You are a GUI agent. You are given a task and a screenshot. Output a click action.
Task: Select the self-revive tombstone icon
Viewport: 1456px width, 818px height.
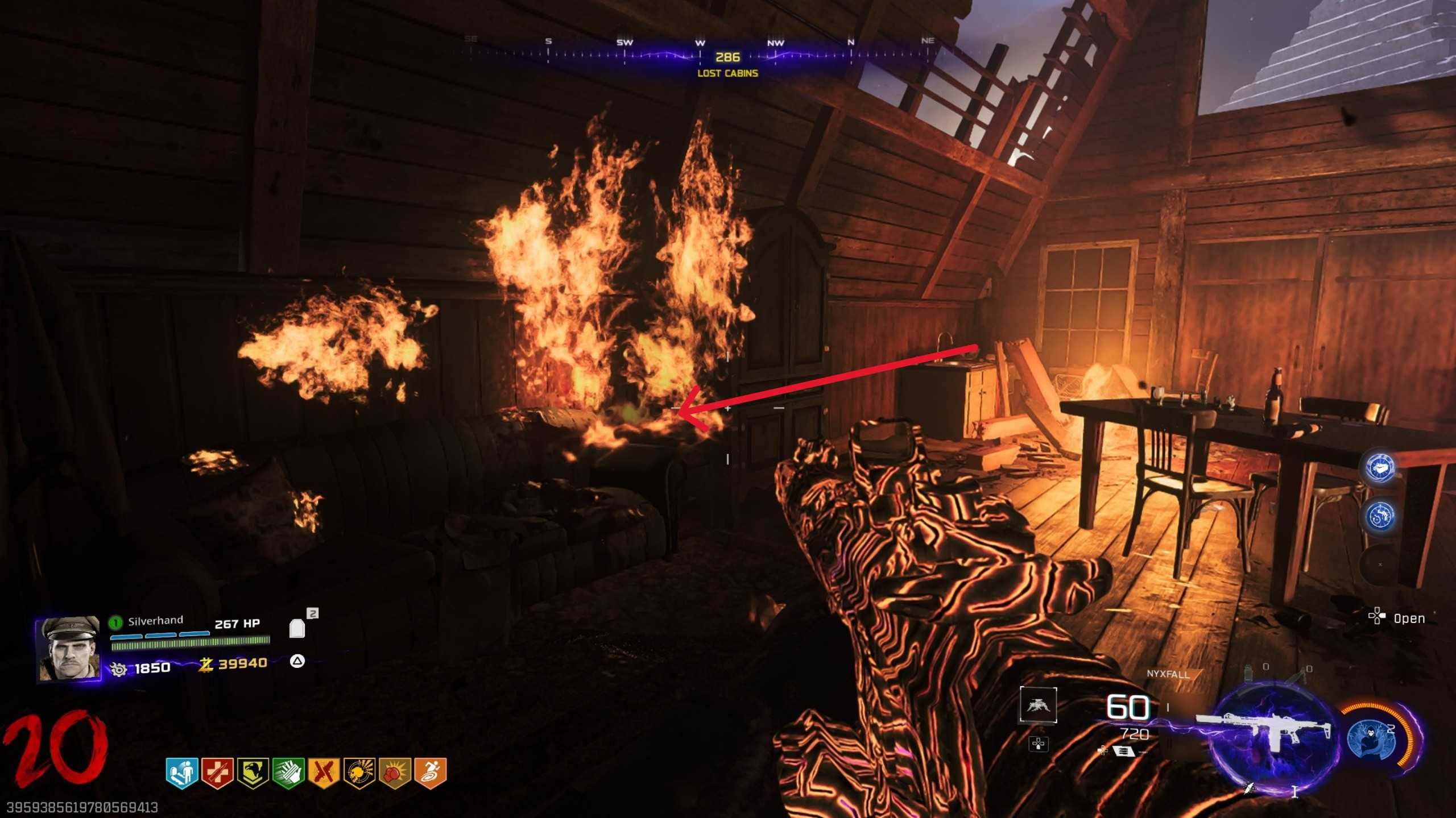click(x=297, y=629)
